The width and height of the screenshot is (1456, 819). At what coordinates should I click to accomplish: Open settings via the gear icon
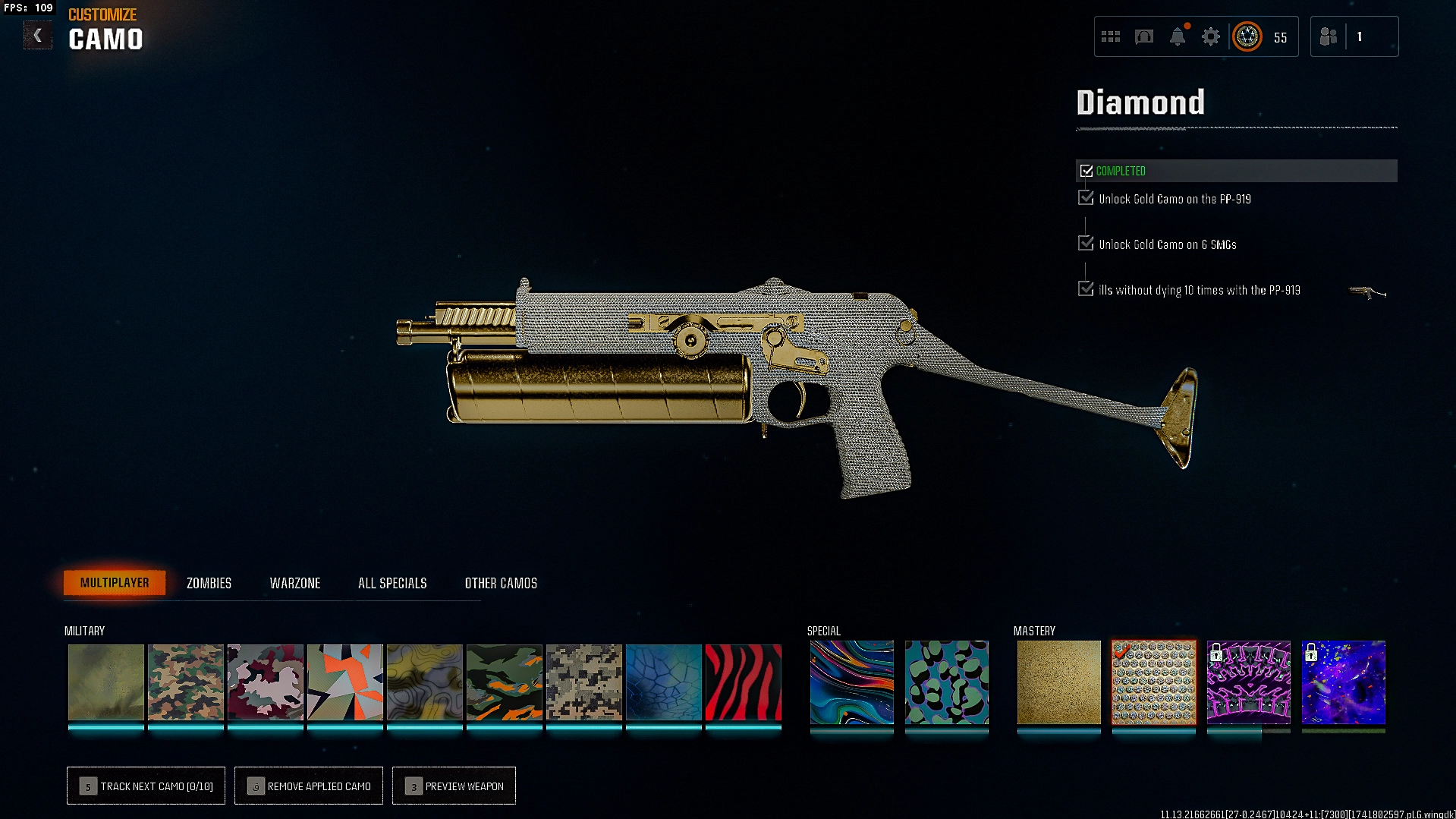[1211, 36]
